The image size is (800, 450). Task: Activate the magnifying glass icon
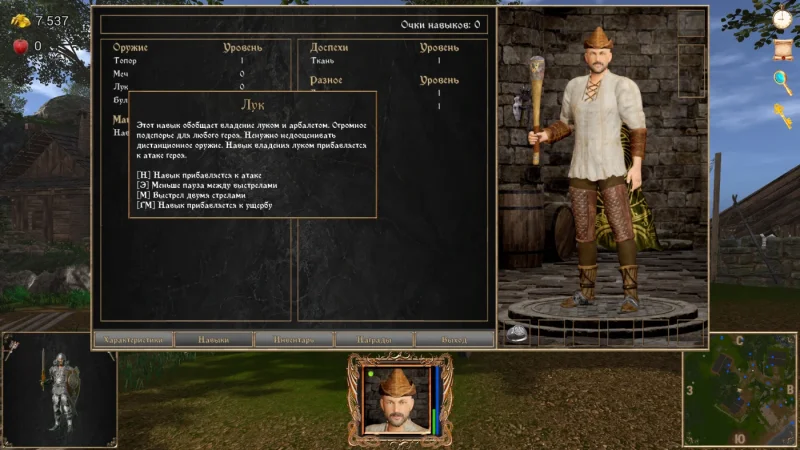tap(782, 81)
